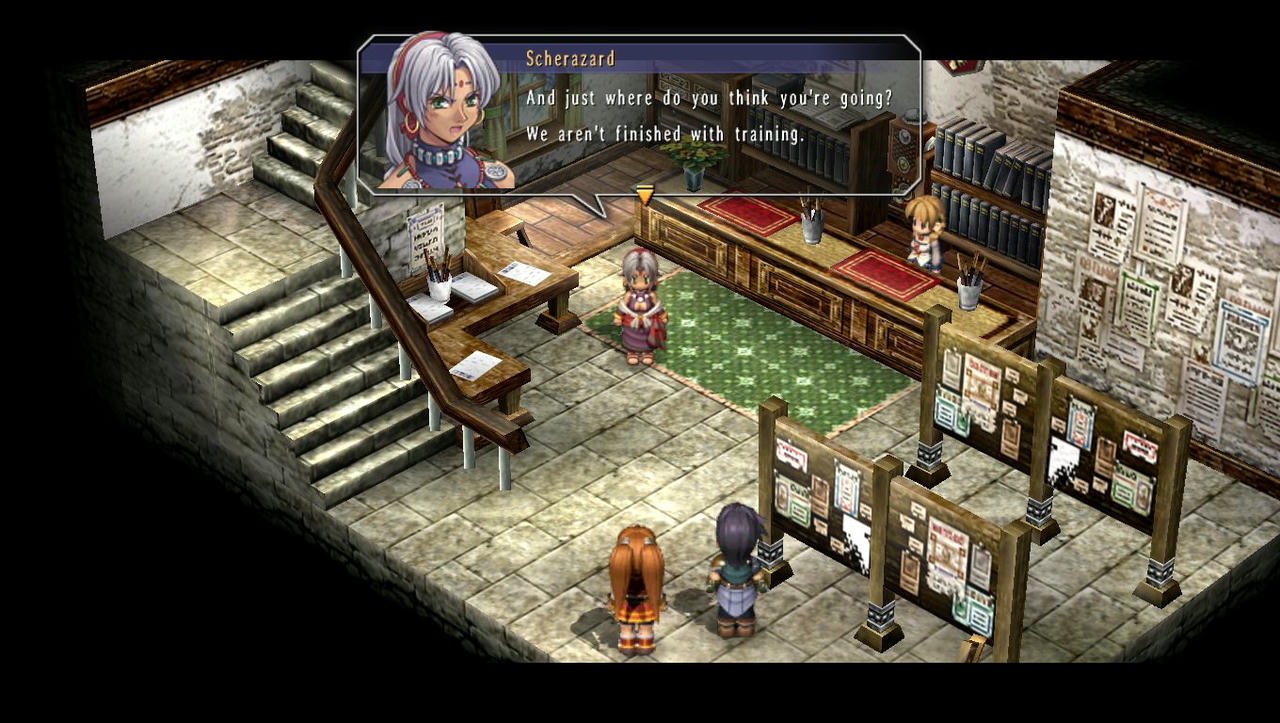The image size is (1280, 723).
Task: Click the yellow continue arrow indicator
Action: tap(643, 194)
